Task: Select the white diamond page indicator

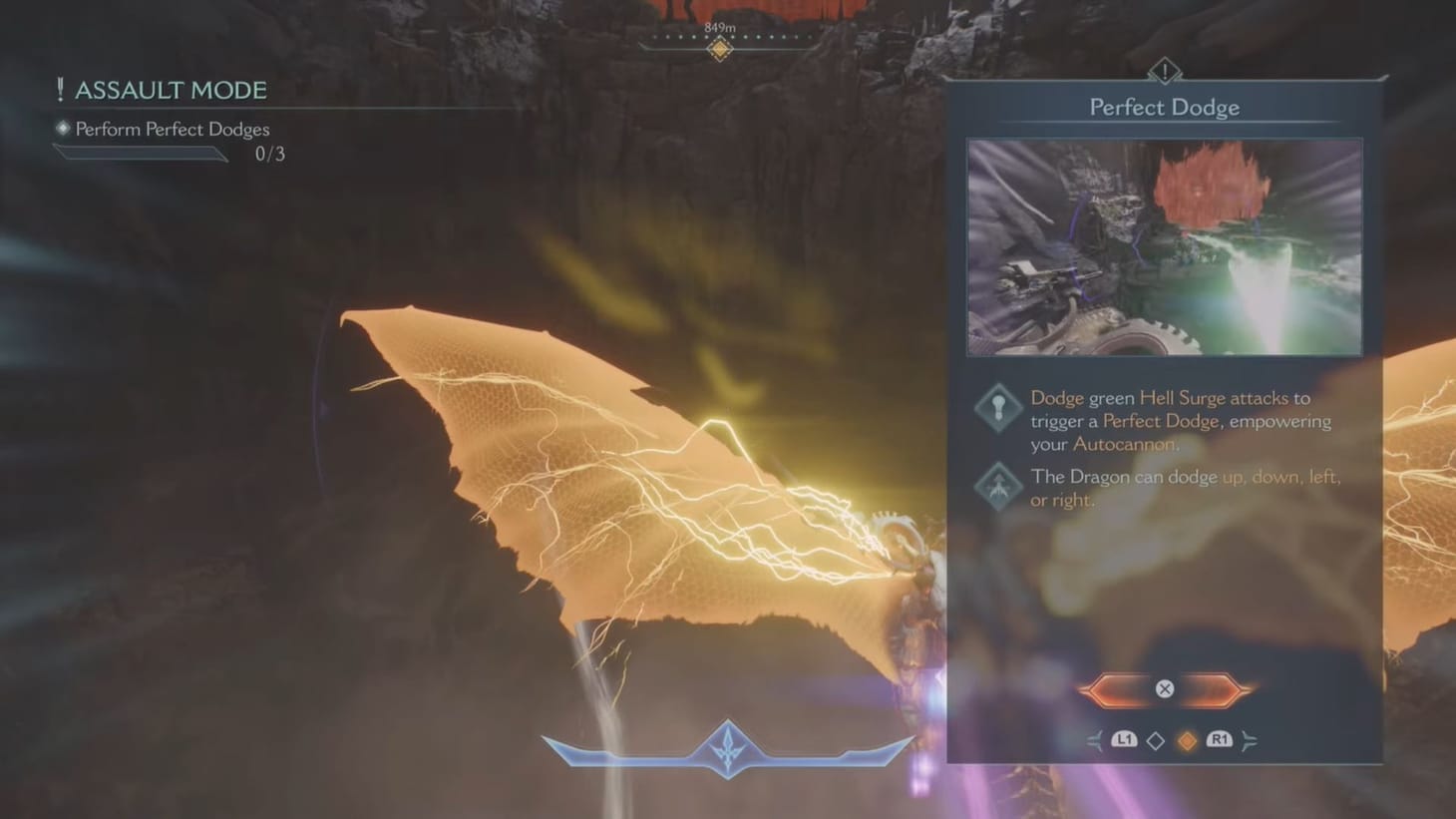Action: (x=1157, y=740)
